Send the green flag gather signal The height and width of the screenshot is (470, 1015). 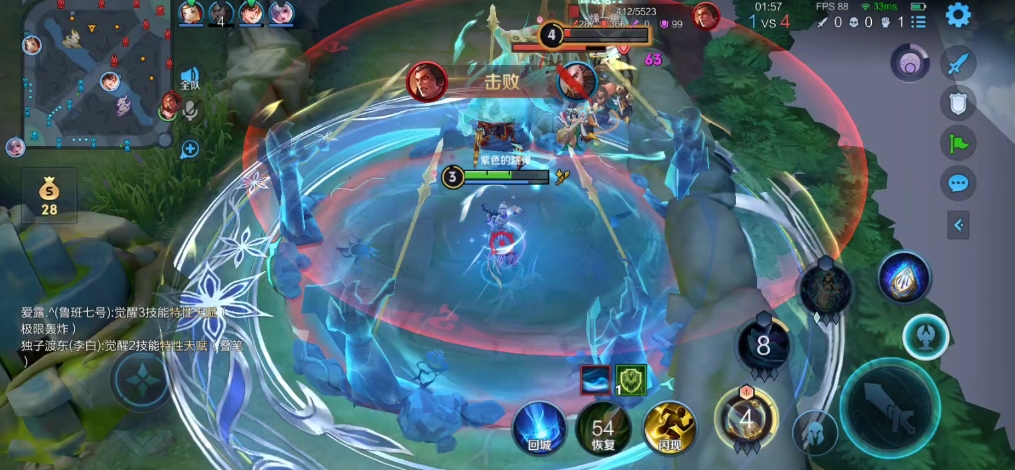(958, 143)
